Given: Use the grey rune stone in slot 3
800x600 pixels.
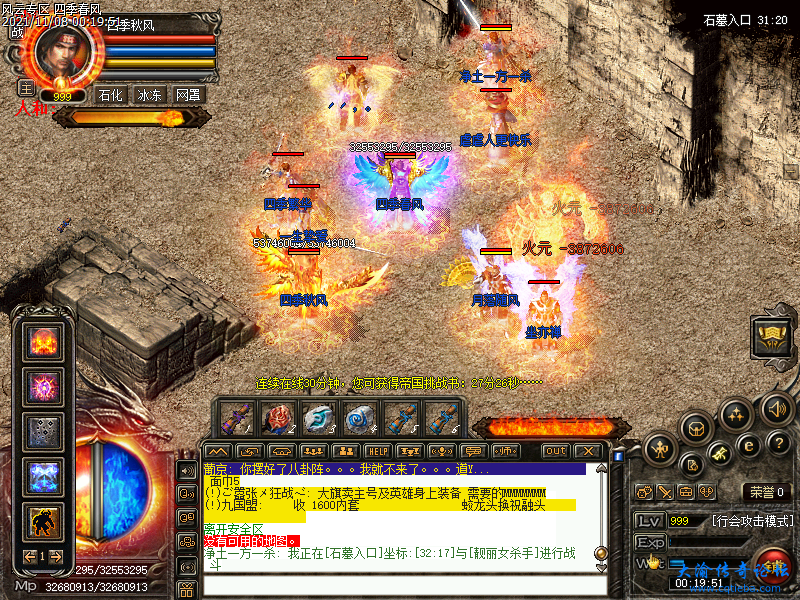Looking at the screenshot, I should click(x=319, y=416).
